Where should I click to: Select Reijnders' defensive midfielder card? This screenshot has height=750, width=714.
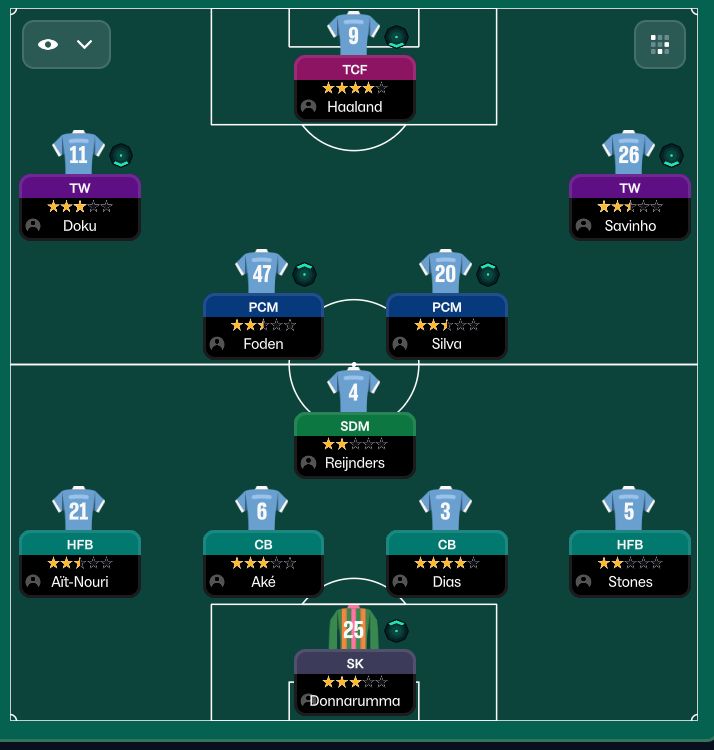(354, 444)
